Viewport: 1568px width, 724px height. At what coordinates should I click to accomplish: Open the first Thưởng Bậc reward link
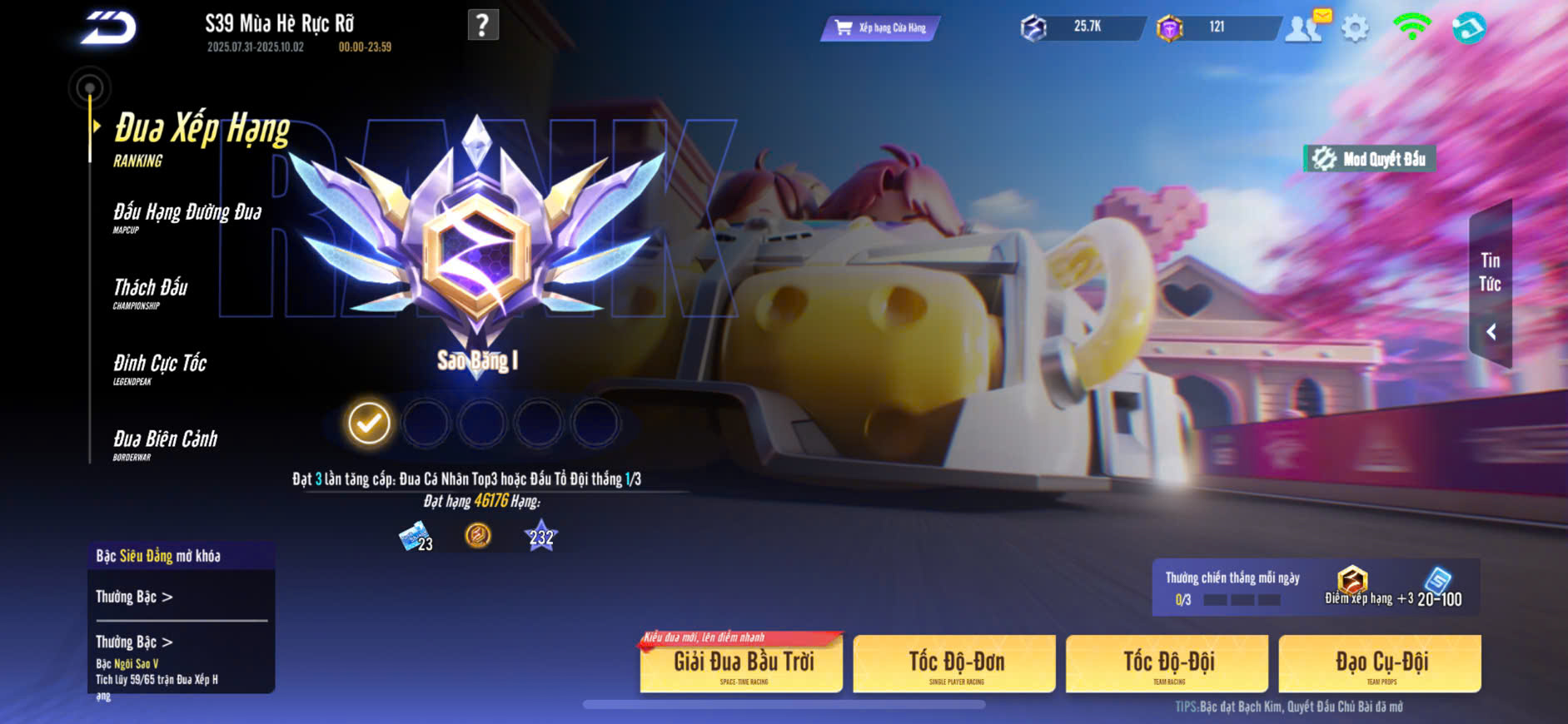click(x=134, y=597)
